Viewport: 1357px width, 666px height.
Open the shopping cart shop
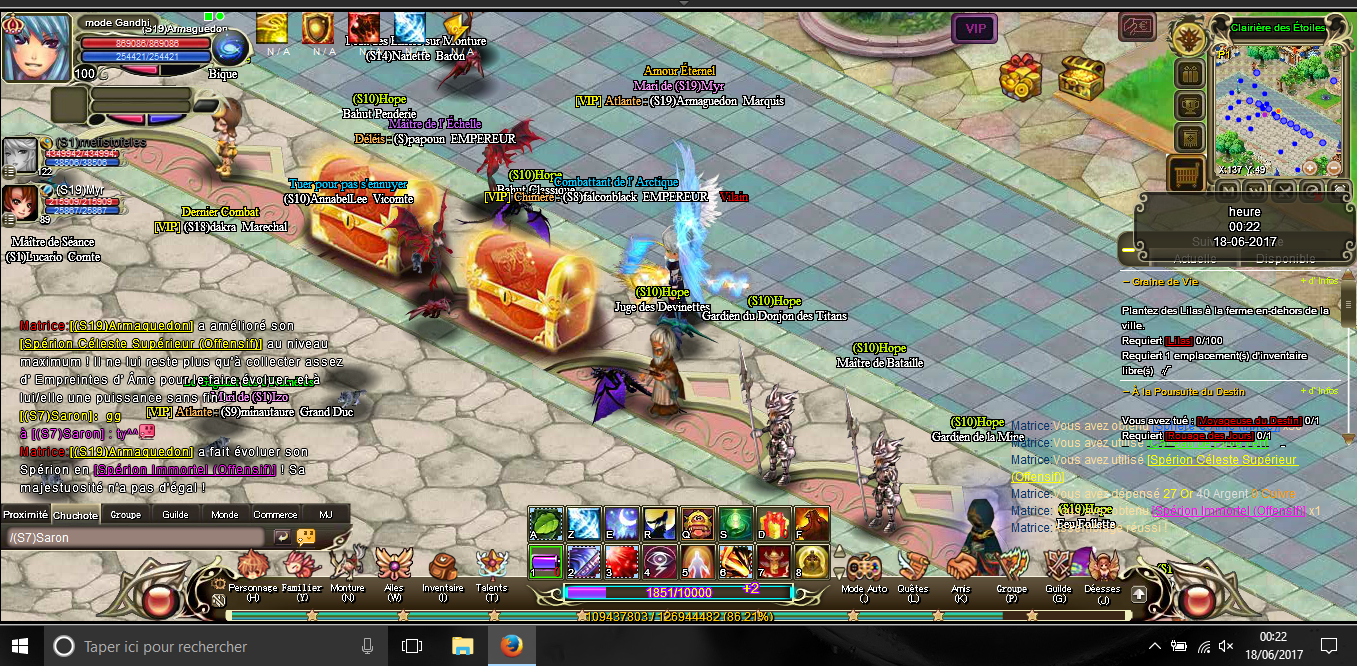click(1186, 174)
